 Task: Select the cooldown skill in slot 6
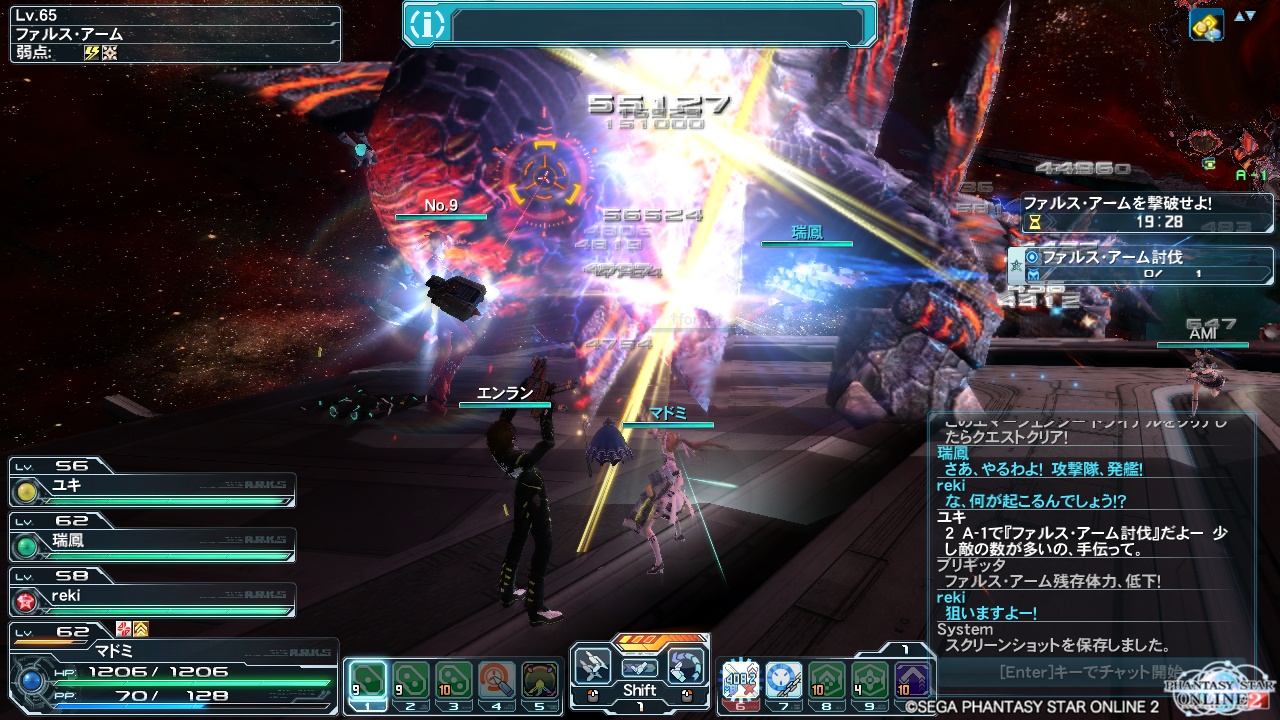[x=741, y=680]
